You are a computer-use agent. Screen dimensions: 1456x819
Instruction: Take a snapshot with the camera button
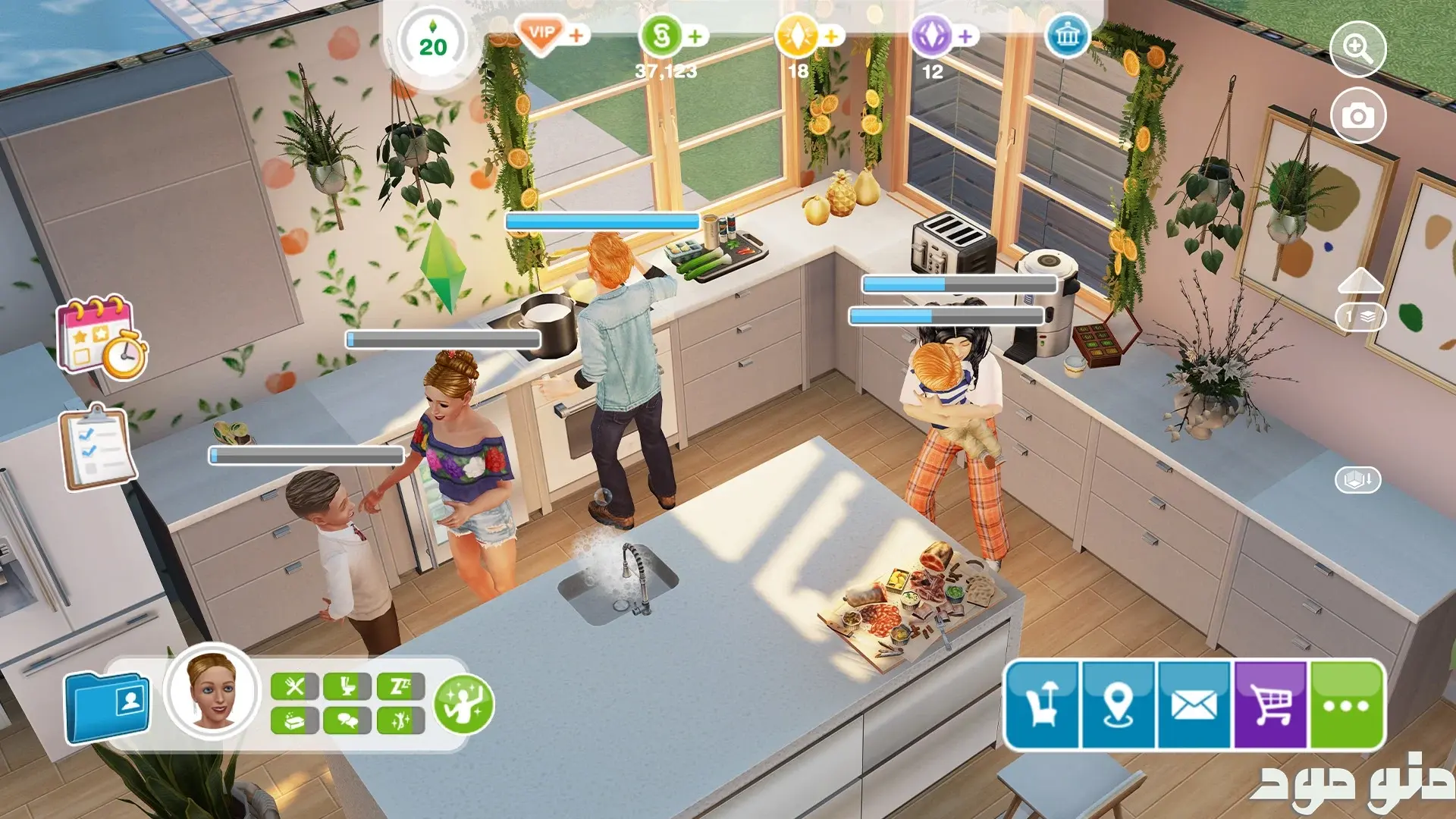[1357, 116]
